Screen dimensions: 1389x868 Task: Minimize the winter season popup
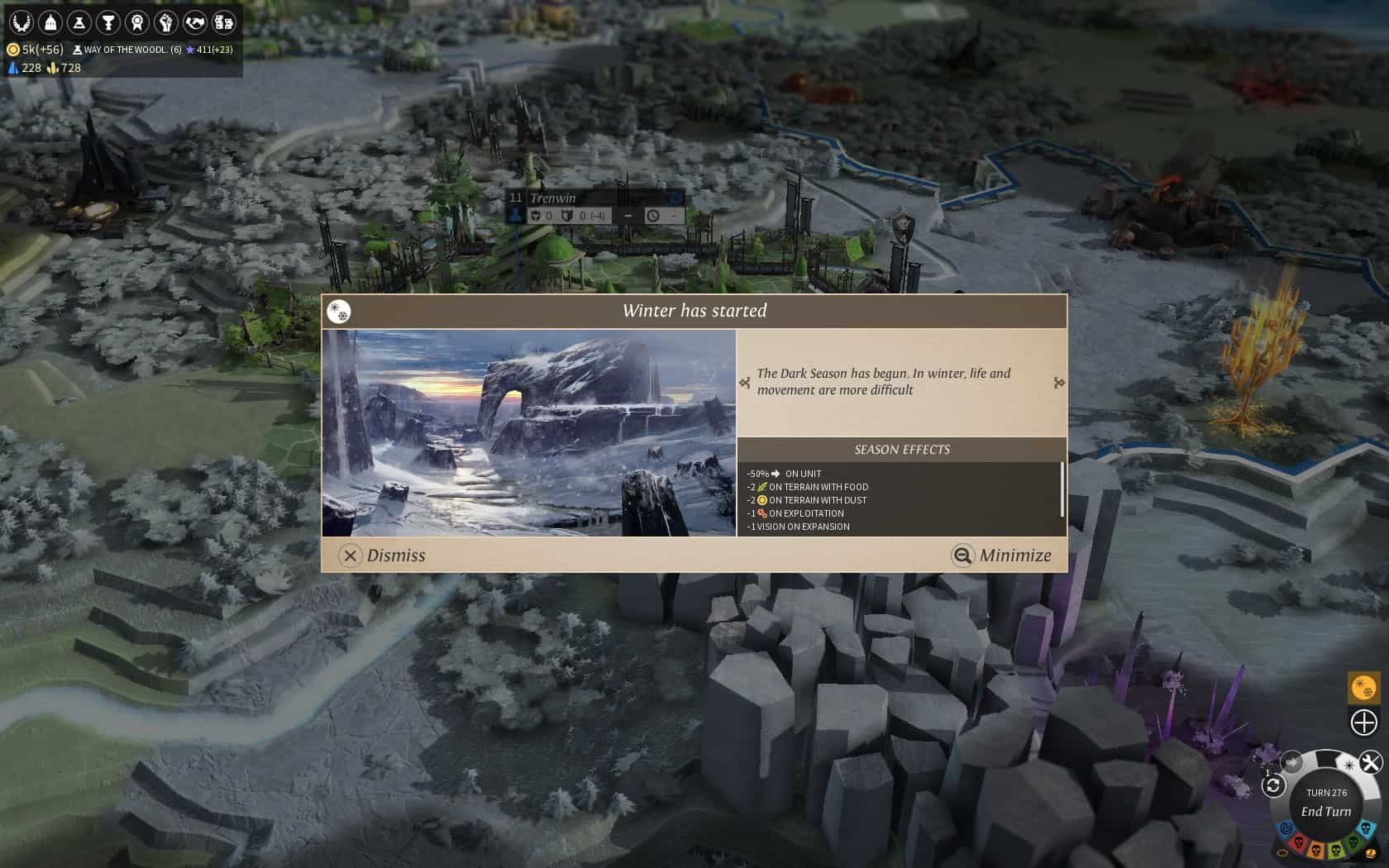[x=1001, y=556]
